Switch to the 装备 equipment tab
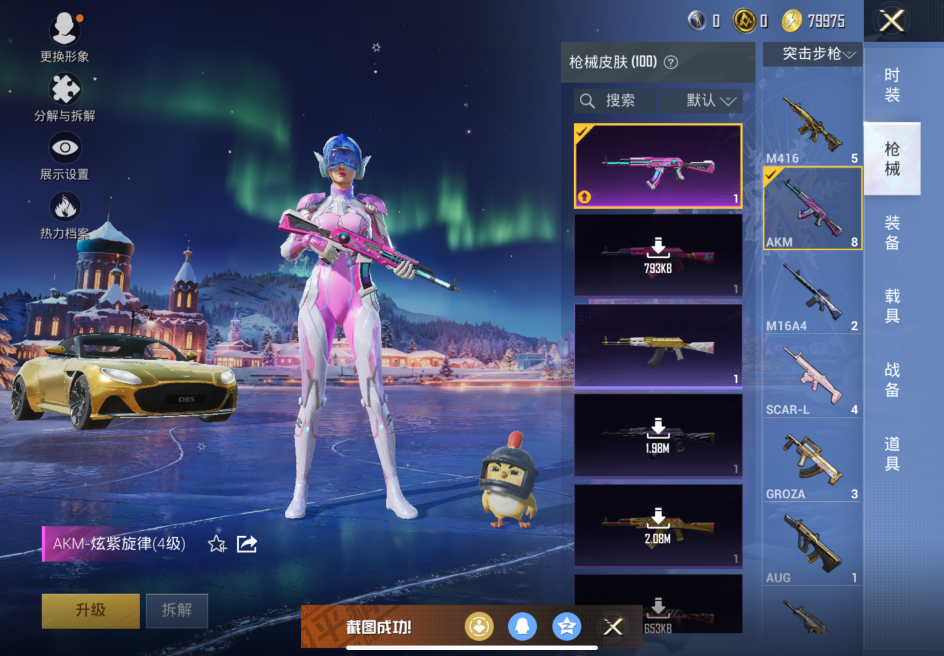Viewport: 944px width, 656px height. pyautogui.click(x=892, y=232)
